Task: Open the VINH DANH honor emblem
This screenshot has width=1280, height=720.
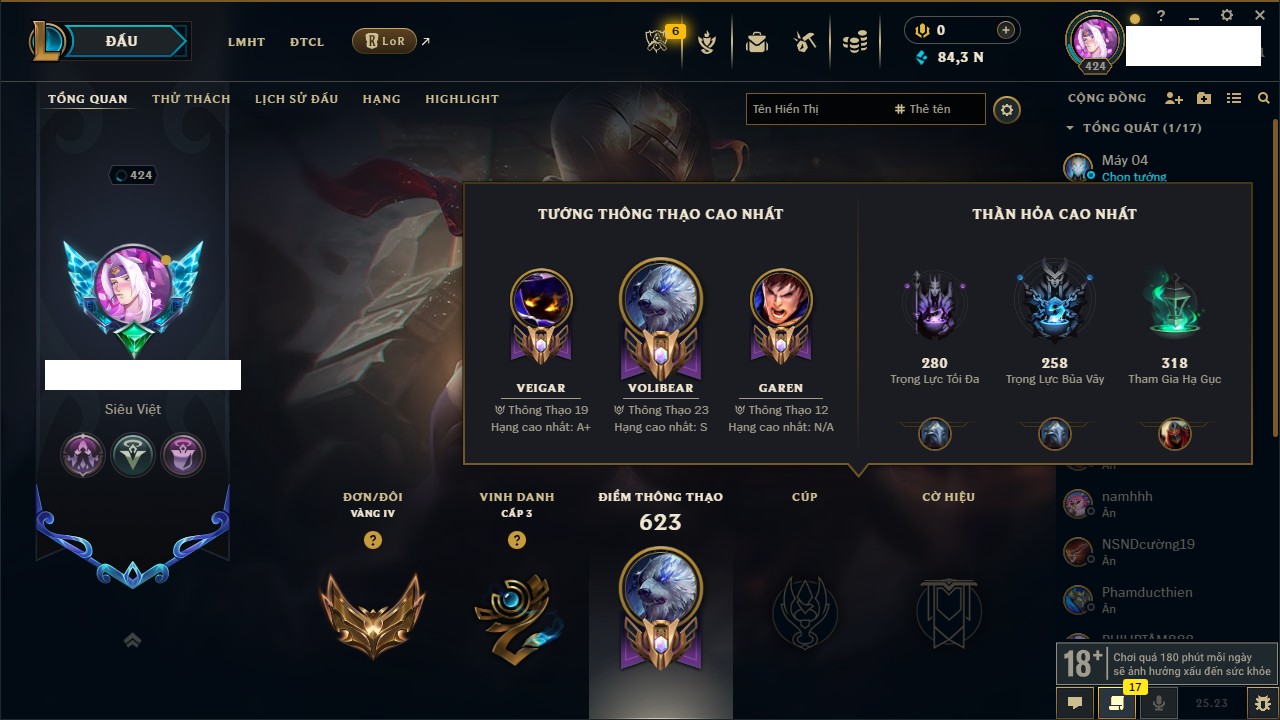Action: (x=517, y=612)
